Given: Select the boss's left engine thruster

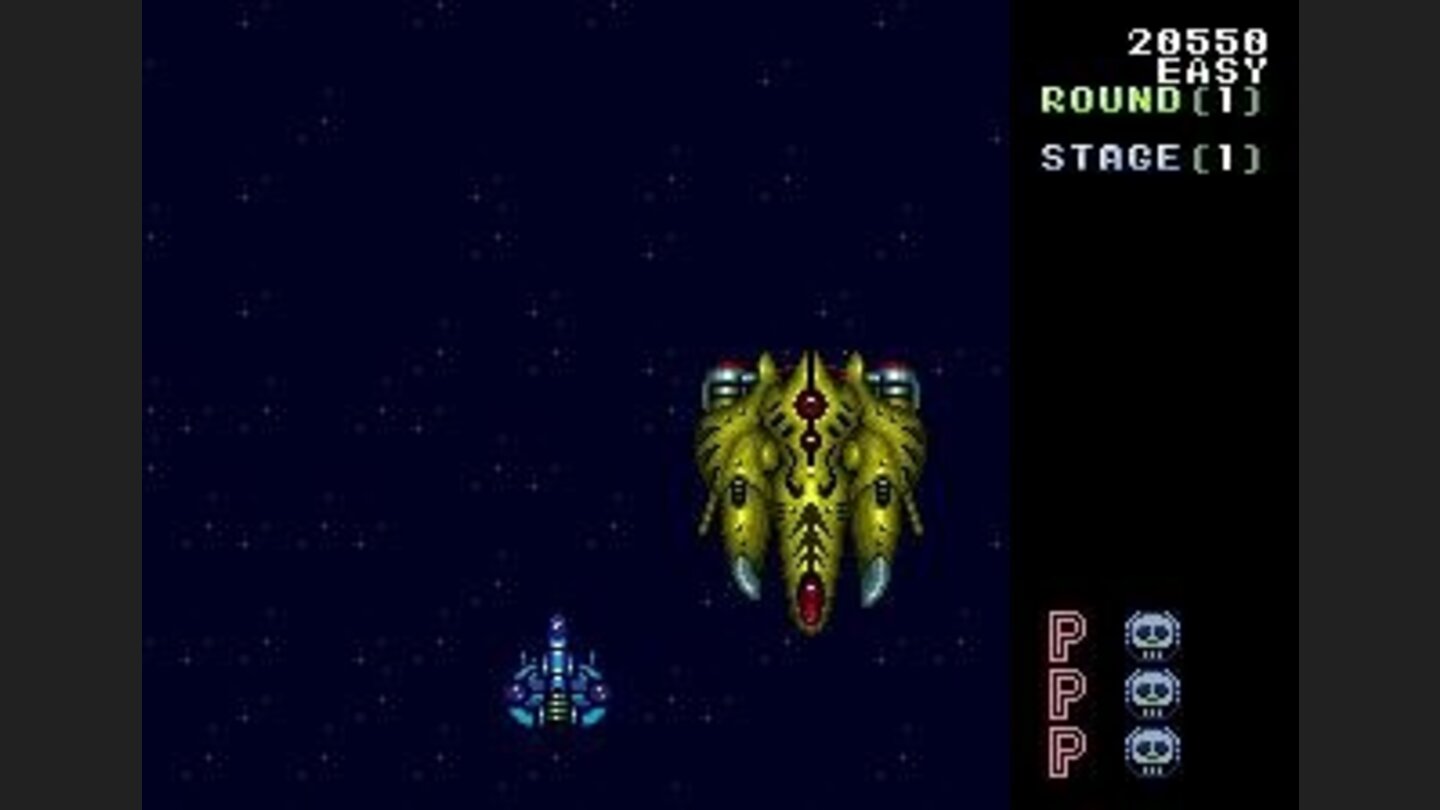Looking at the screenshot, I should tap(730, 380).
